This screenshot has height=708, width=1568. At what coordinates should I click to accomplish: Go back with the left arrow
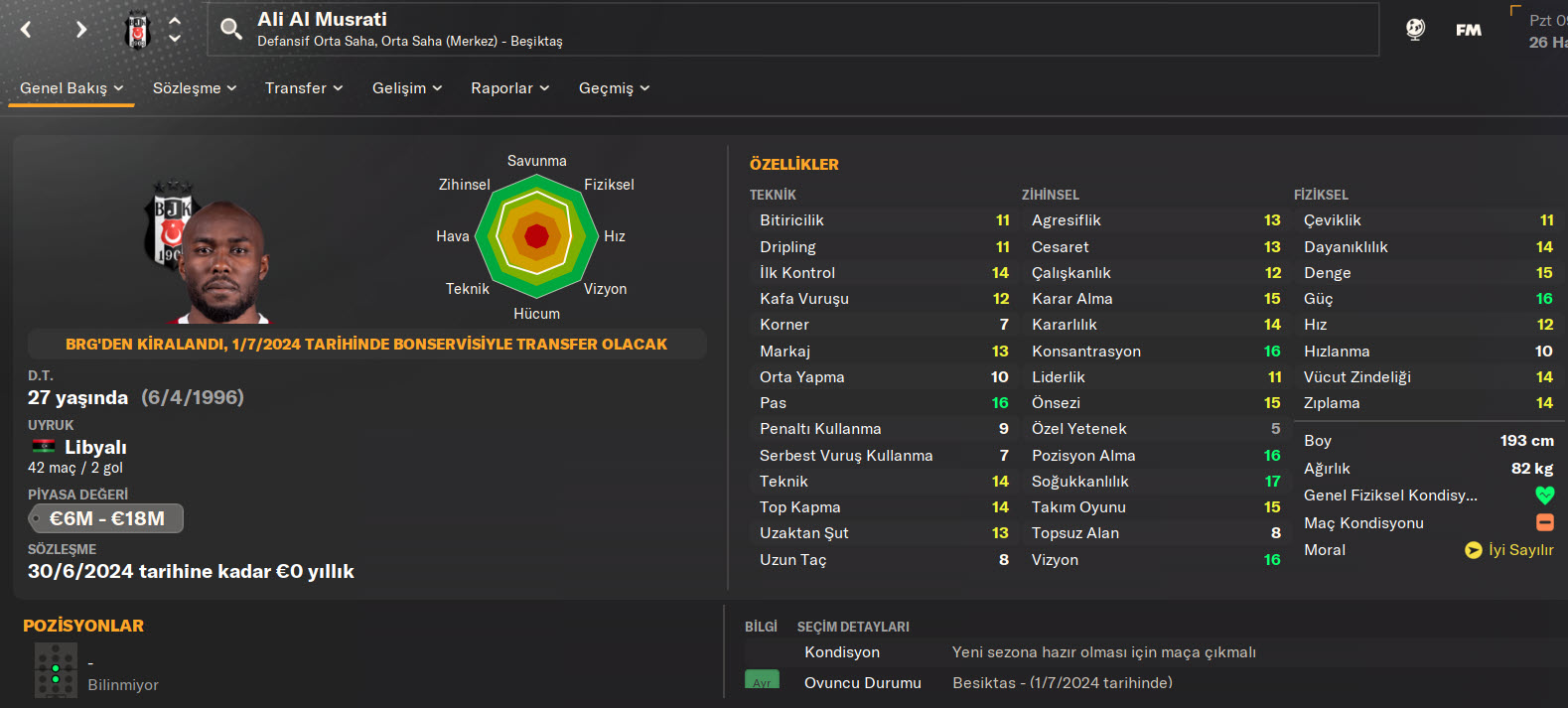coord(27,30)
